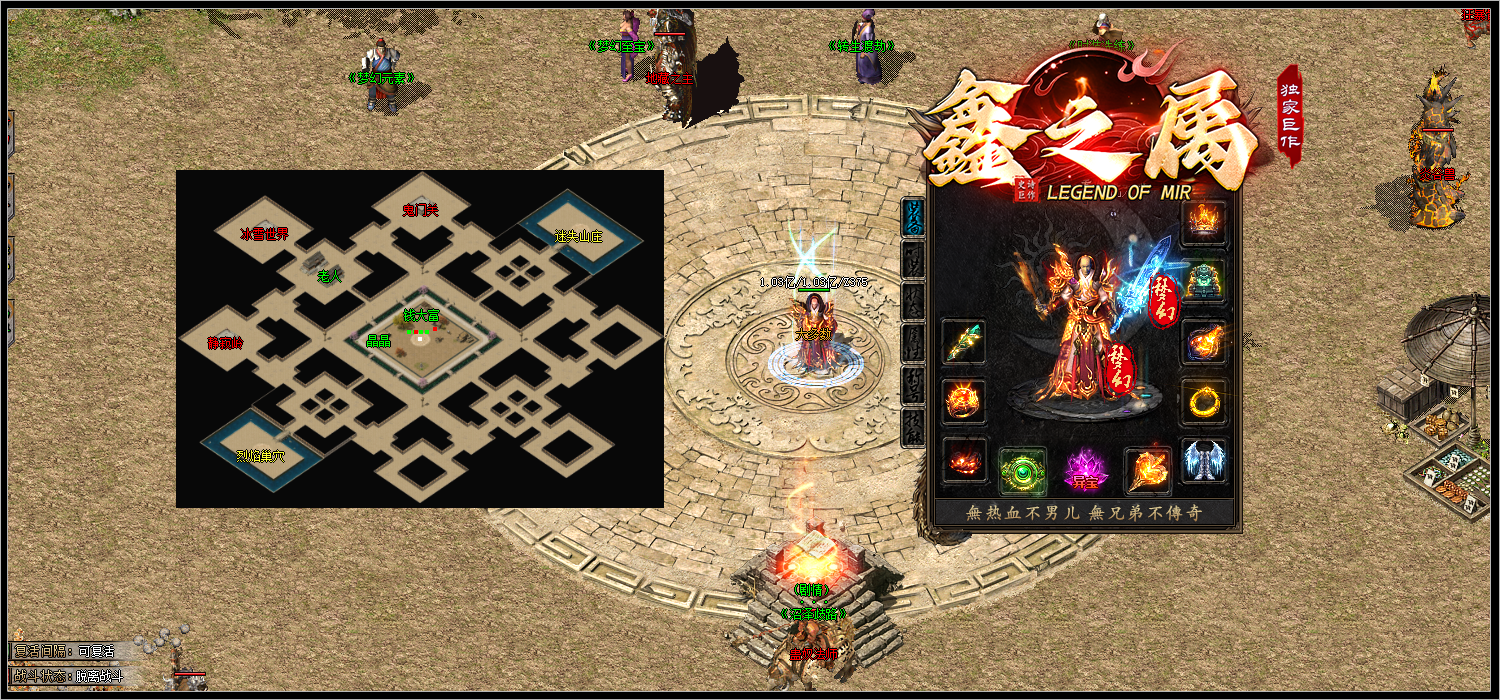Click 鬼门关 on the area map
This screenshot has height=700, width=1500.
420,210
